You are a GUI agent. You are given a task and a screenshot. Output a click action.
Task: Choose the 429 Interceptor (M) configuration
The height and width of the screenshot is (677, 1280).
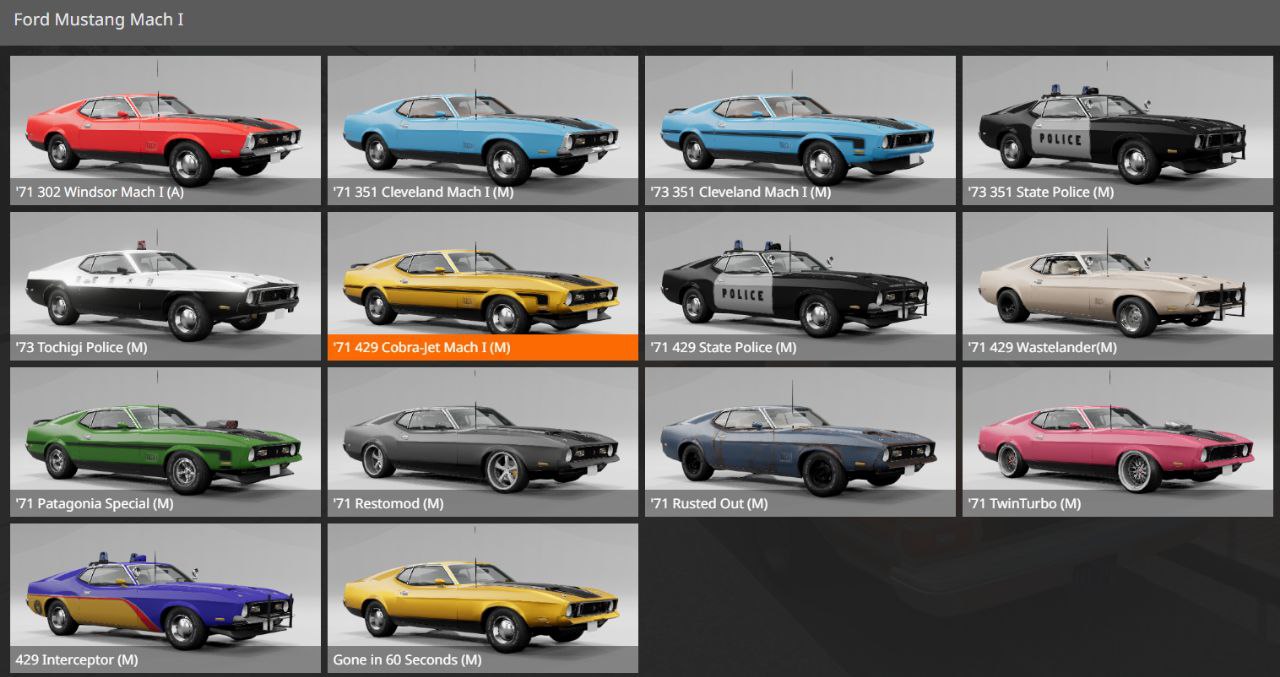pyautogui.click(x=165, y=598)
